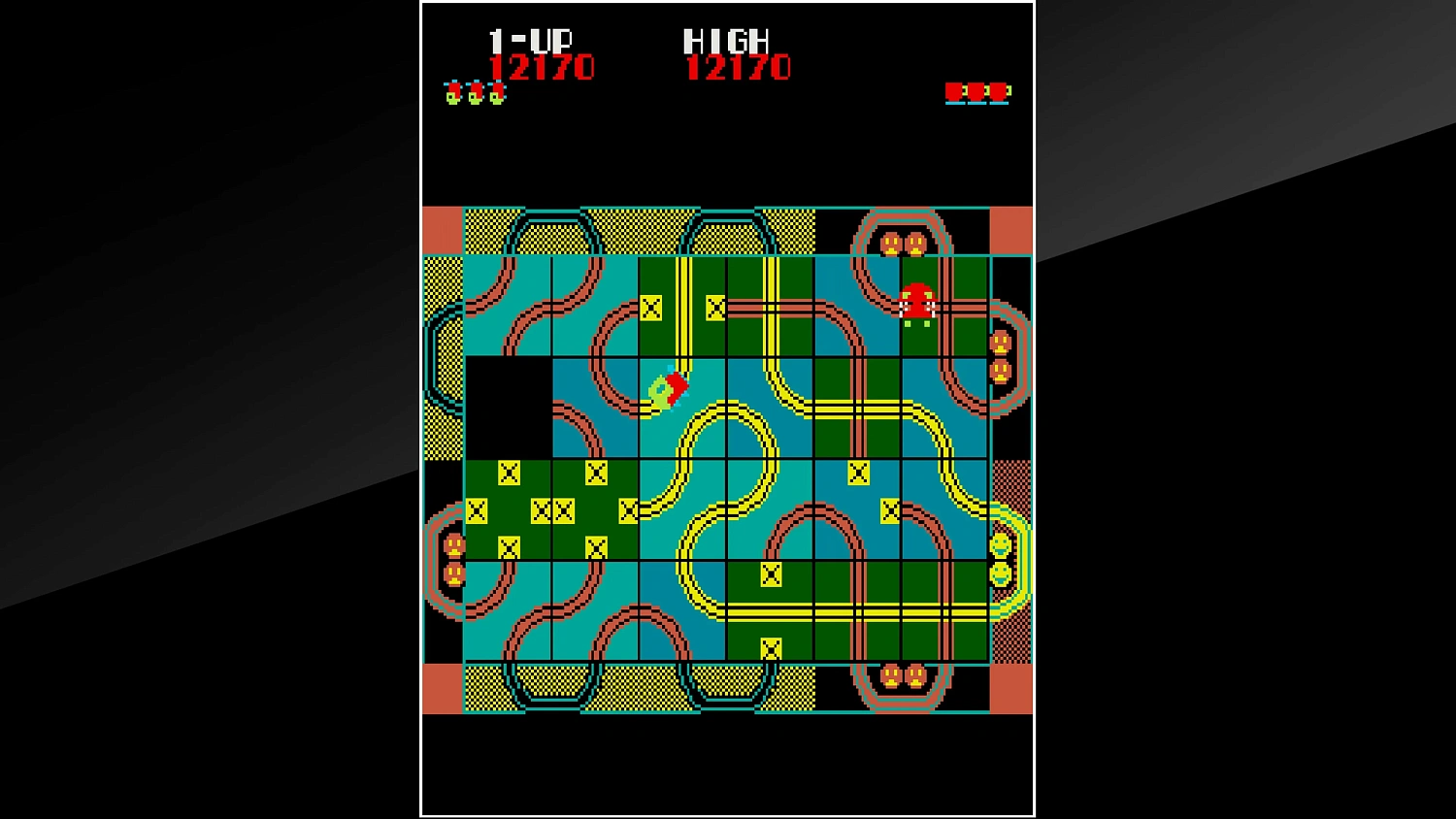Select the first green locomotive life icon top-left
The image size is (1456, 819).
coord(453,92)
